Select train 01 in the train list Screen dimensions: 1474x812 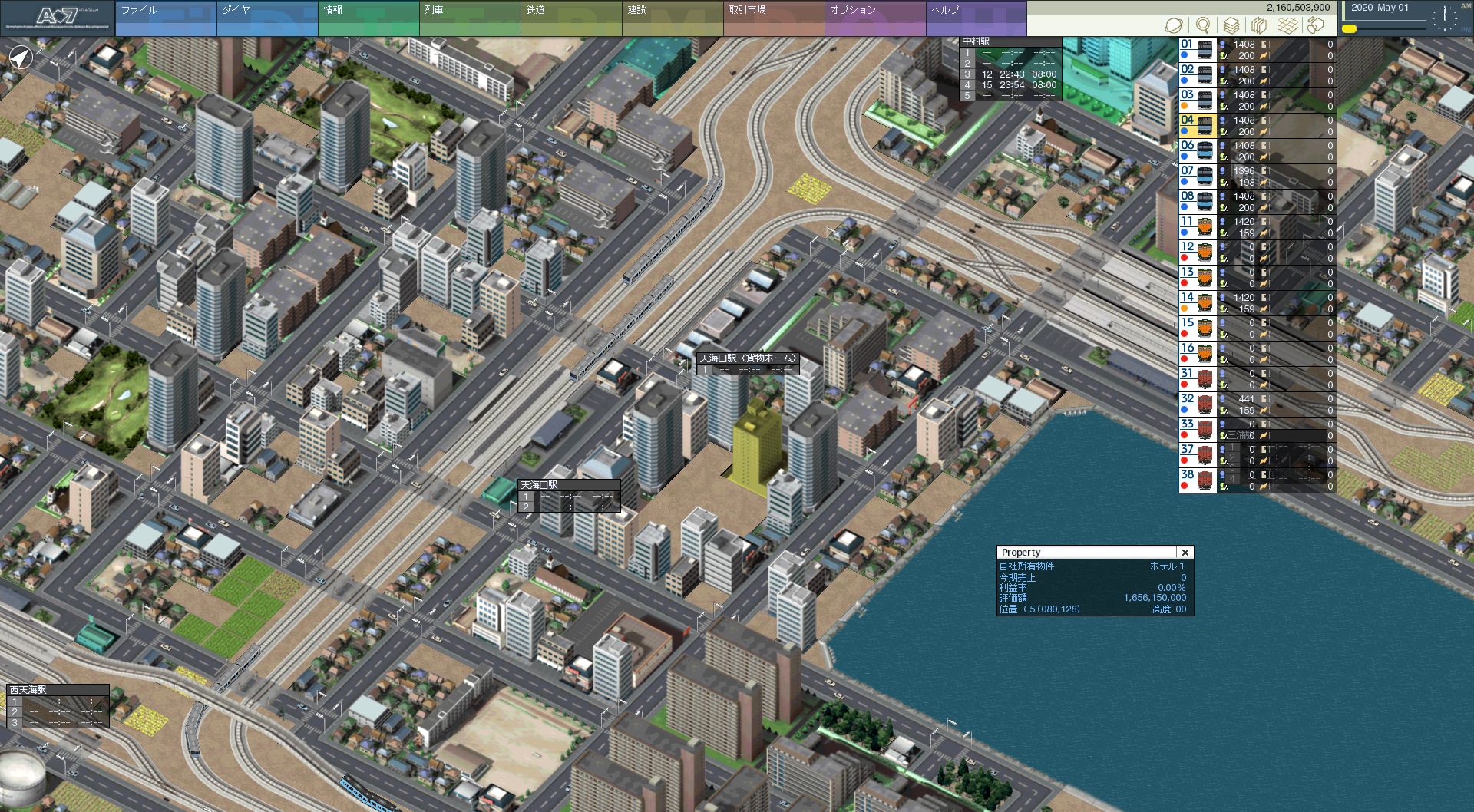(1197, 50)
